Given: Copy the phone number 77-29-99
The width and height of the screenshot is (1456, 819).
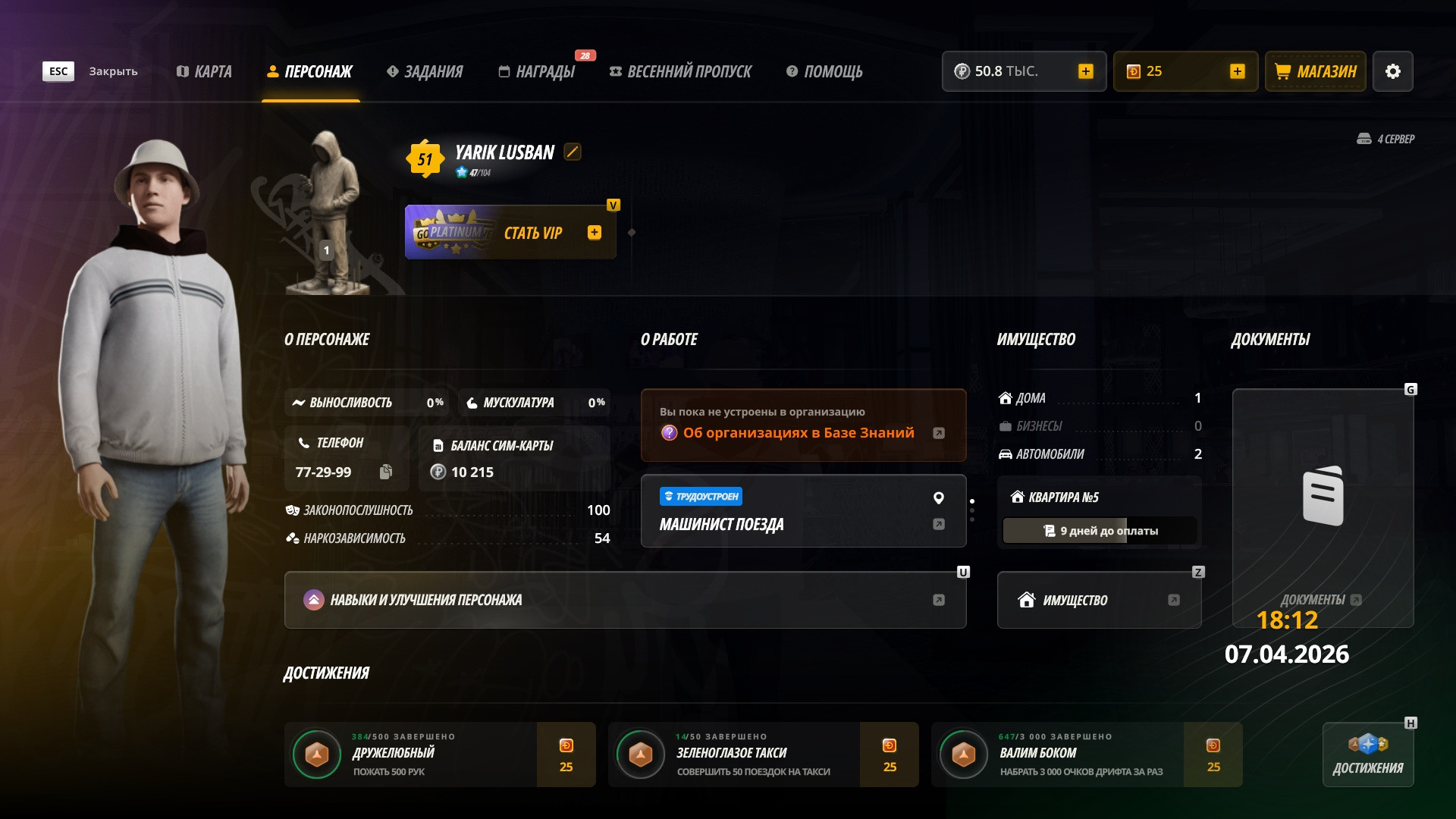Looking at the screenshot, I should click(x=386, y=472).
